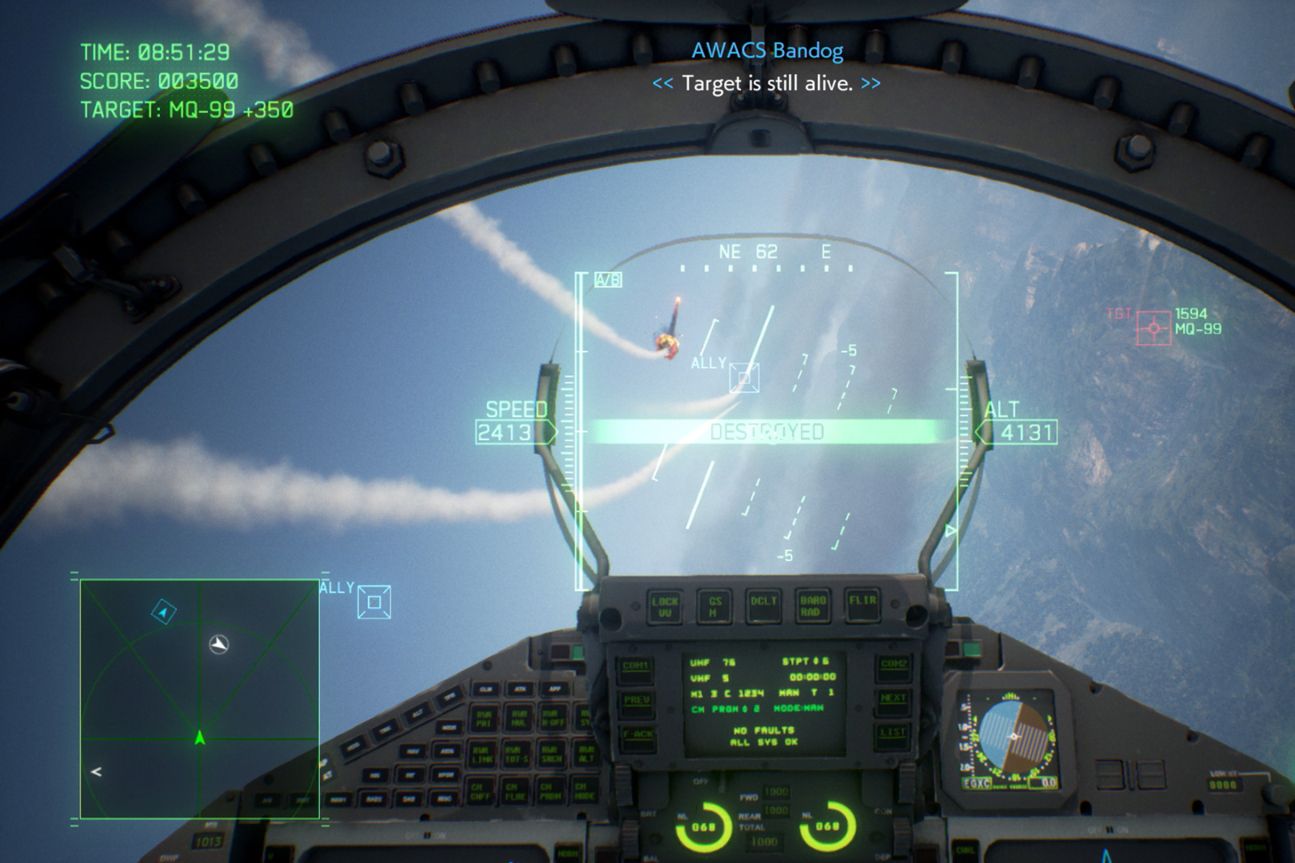Image resolution: width=1295 pixels, height=863 pixels.
Task: Click the radar minimap panel
Action: [x=199, y=698]
